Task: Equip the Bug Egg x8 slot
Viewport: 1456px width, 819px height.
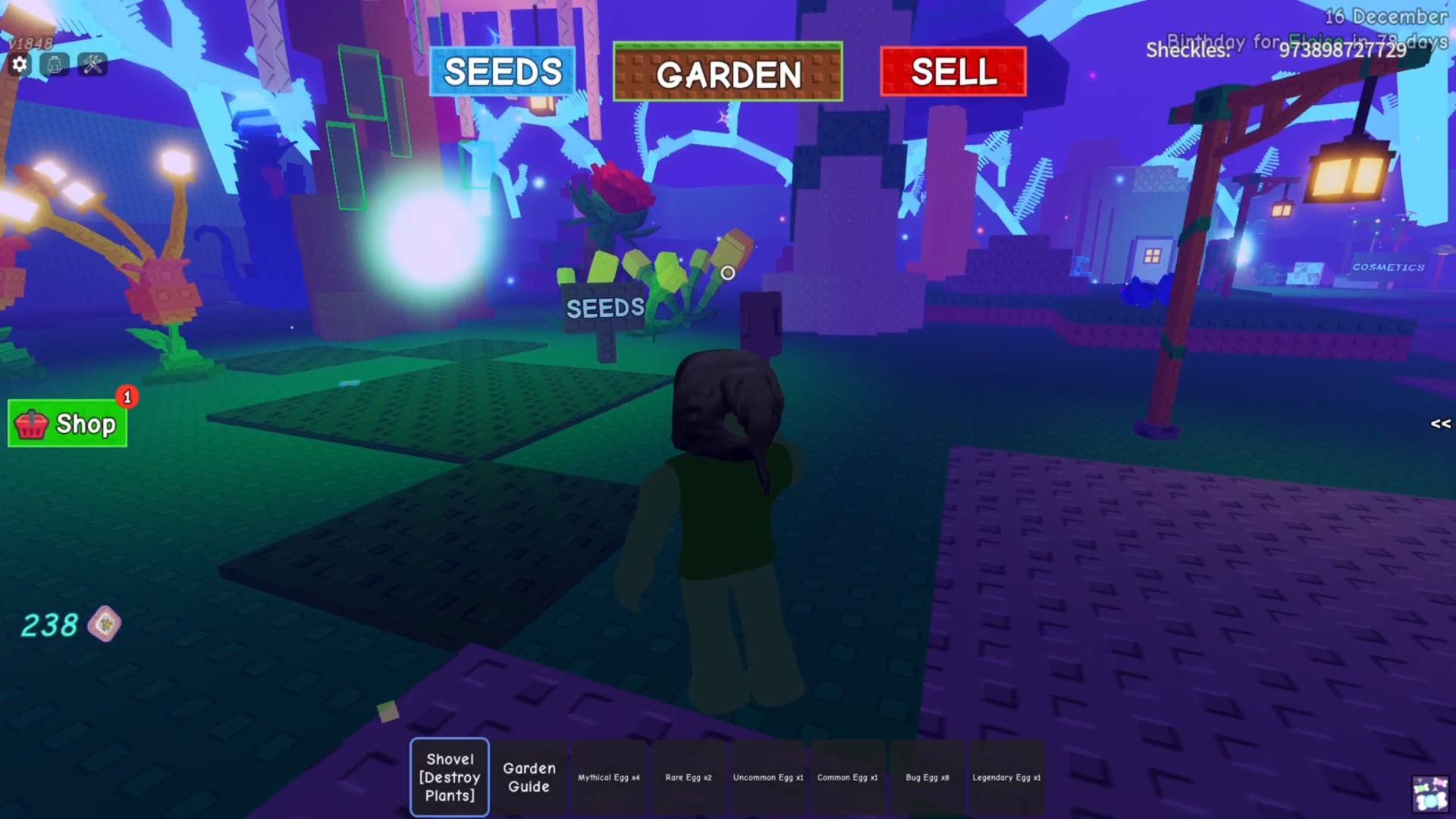Action: point(927,777)
